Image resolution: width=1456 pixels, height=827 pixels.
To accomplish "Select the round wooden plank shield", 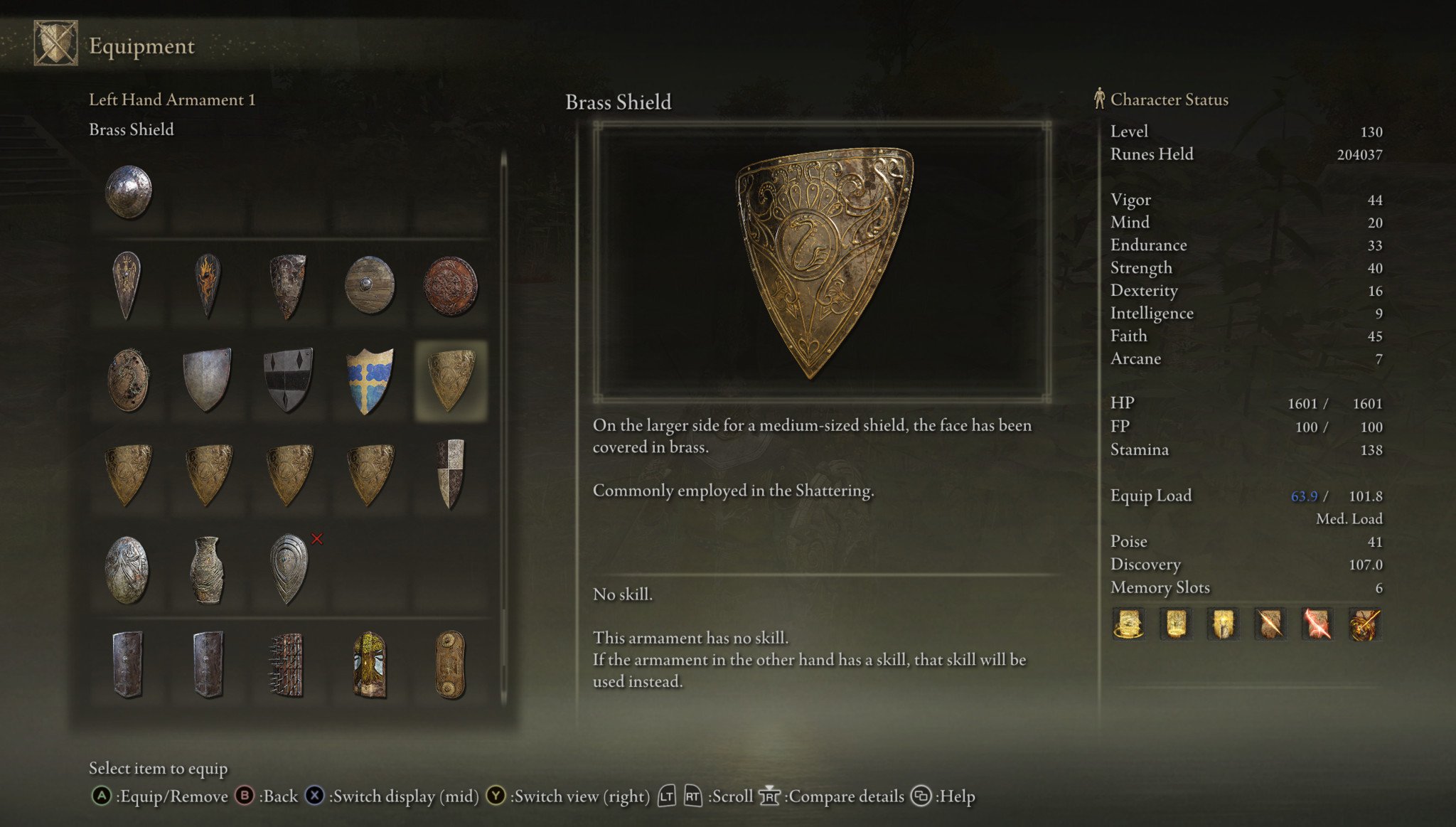I will click(369, 285).
